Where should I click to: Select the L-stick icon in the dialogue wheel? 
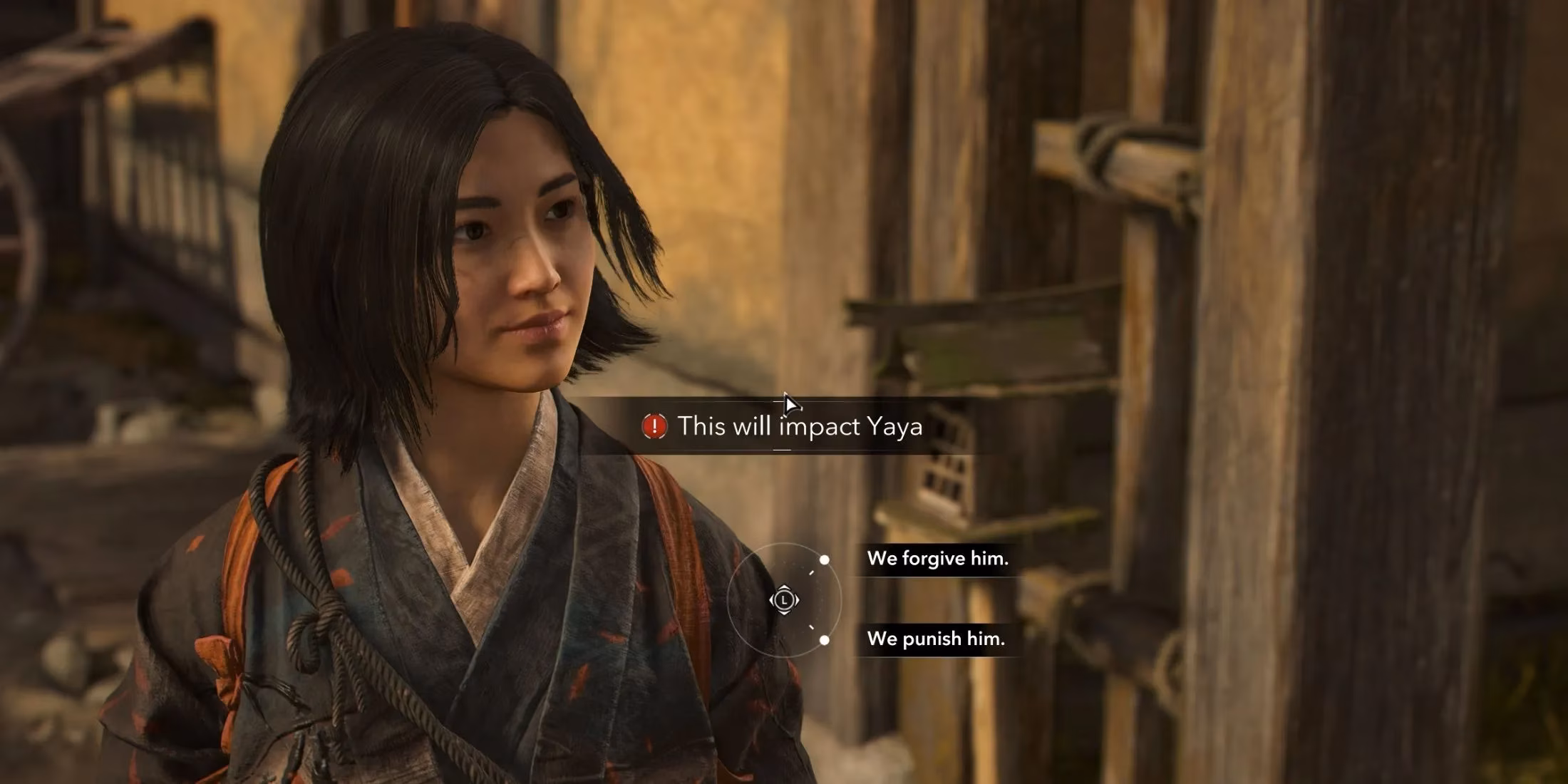[x=784, y=600]
